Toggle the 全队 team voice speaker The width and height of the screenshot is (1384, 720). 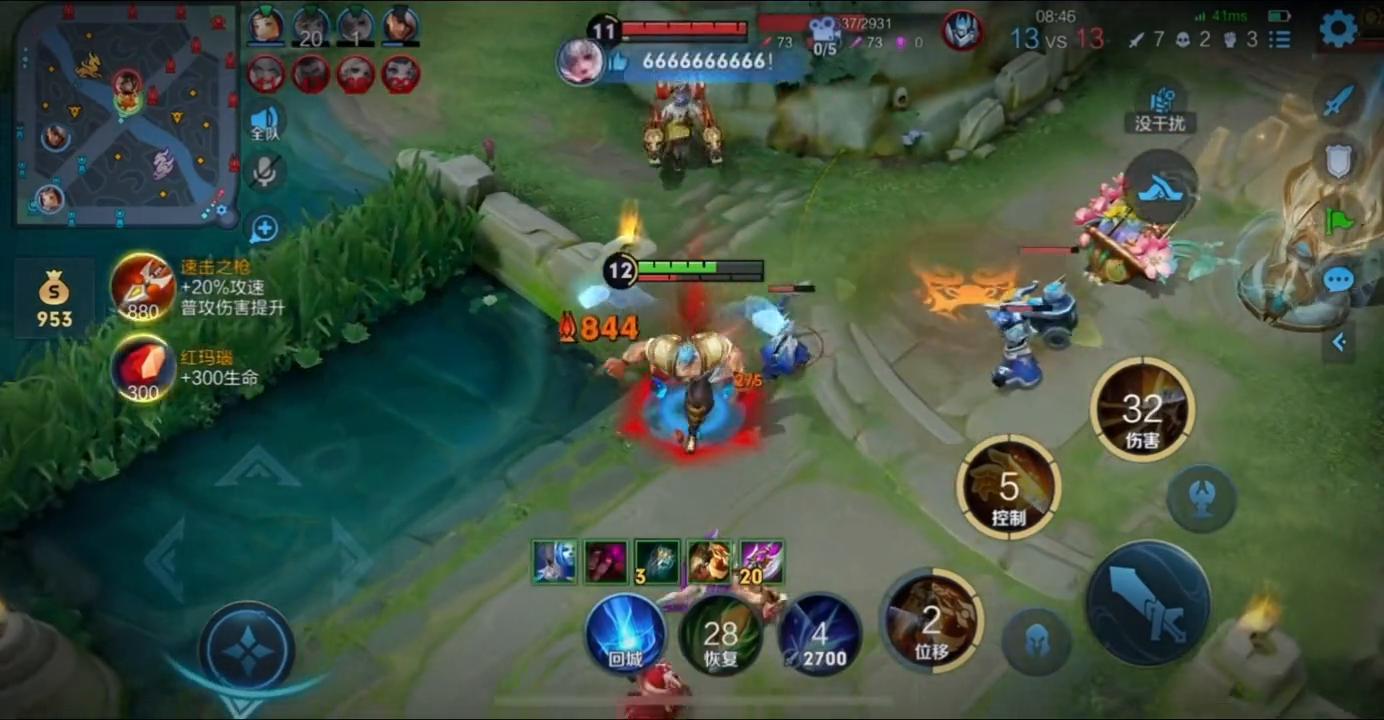[264, 121]
